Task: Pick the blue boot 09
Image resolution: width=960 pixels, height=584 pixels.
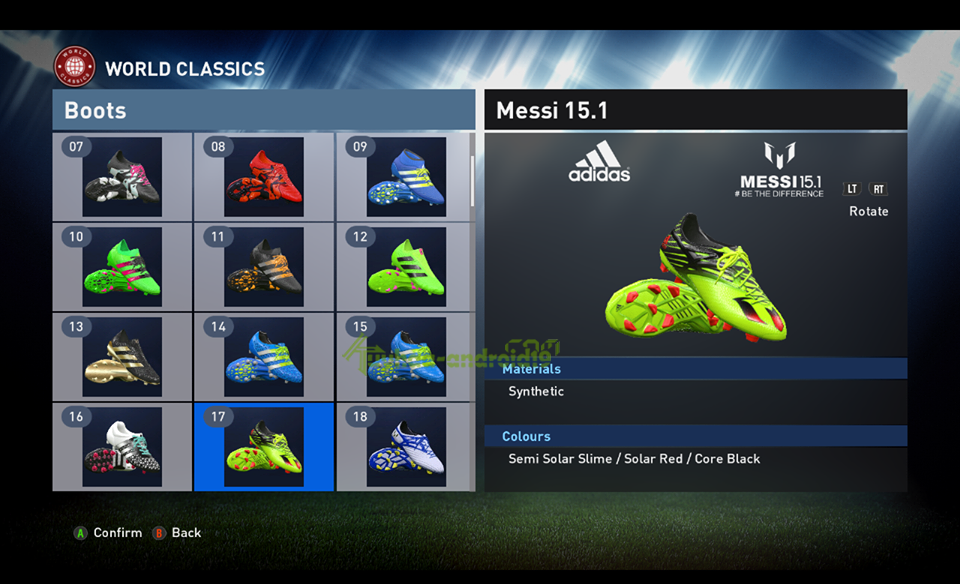Action: point(405,177)
